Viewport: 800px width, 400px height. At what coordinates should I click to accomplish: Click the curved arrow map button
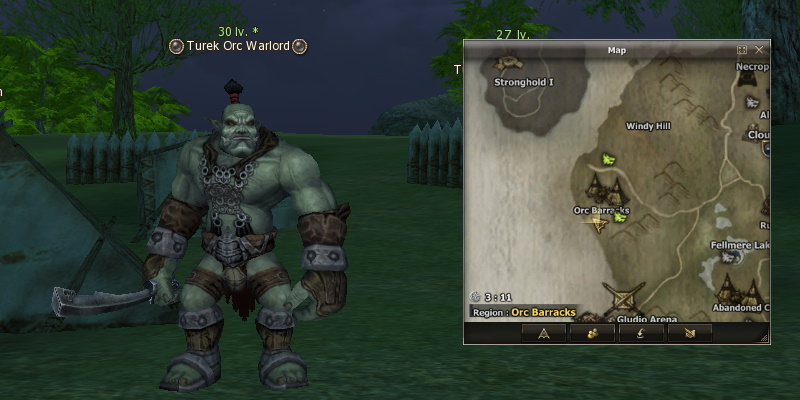tap(640, 333)
